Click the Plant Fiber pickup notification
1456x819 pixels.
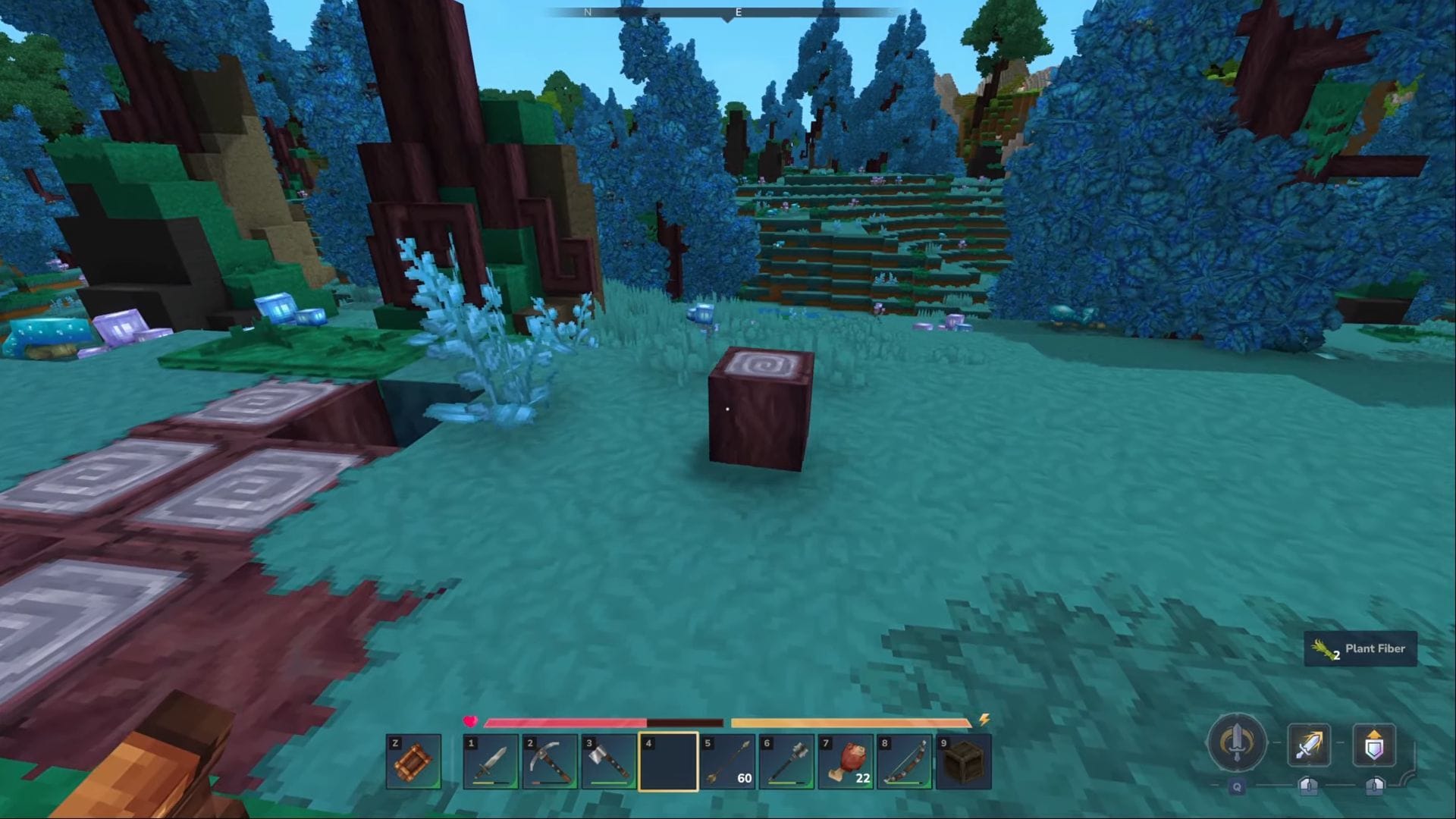pos(1360,649)
